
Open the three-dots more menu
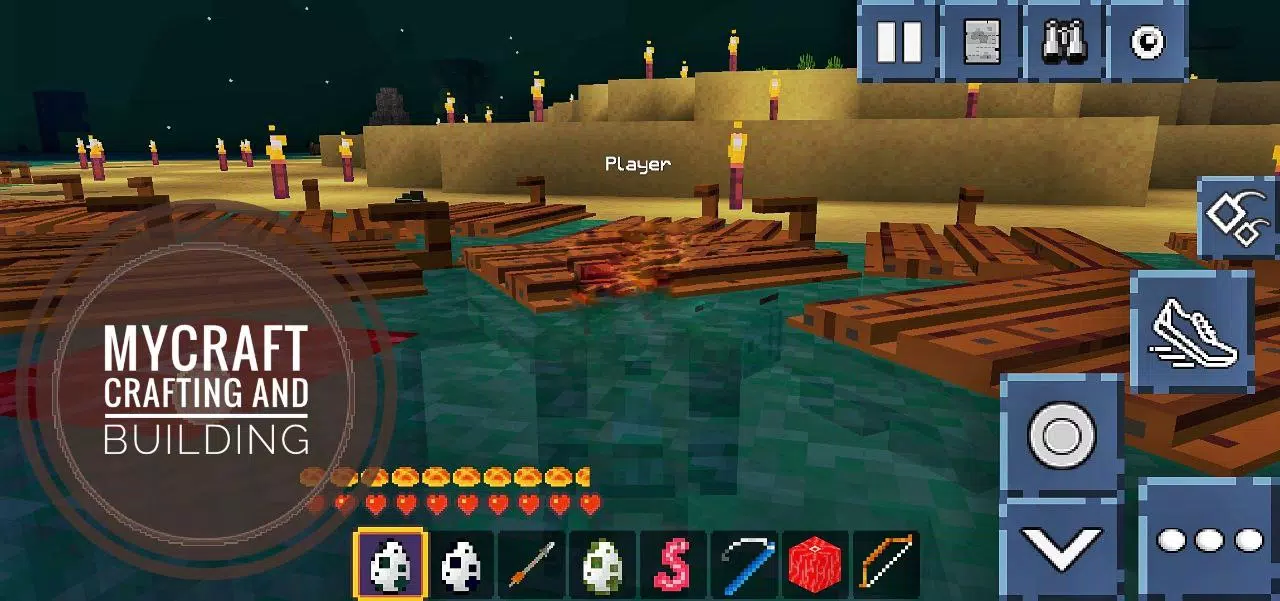pyautogui.click(x=1209, y=540)
